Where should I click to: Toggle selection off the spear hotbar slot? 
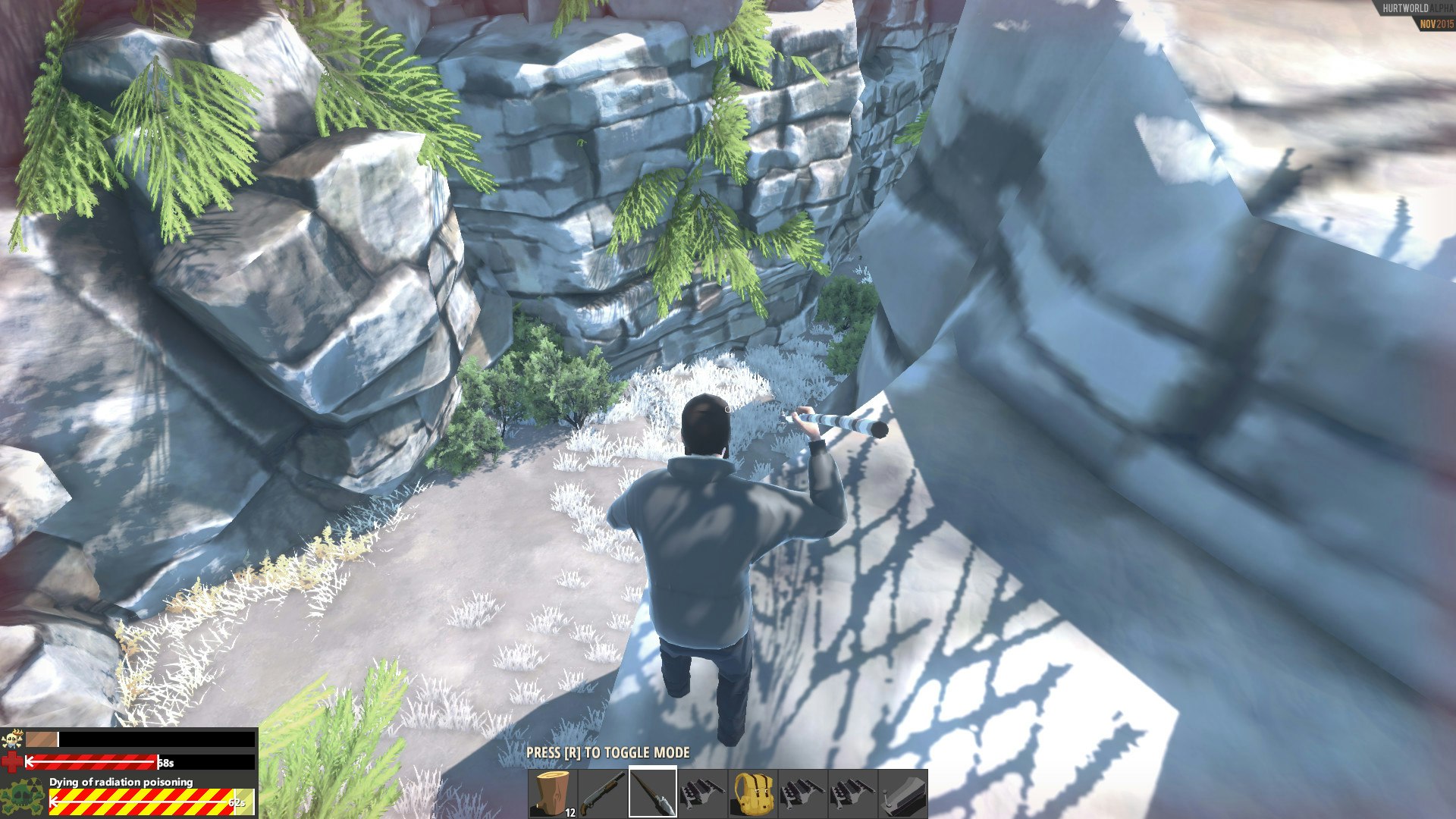pyautogui.click(x=652, y=792)
